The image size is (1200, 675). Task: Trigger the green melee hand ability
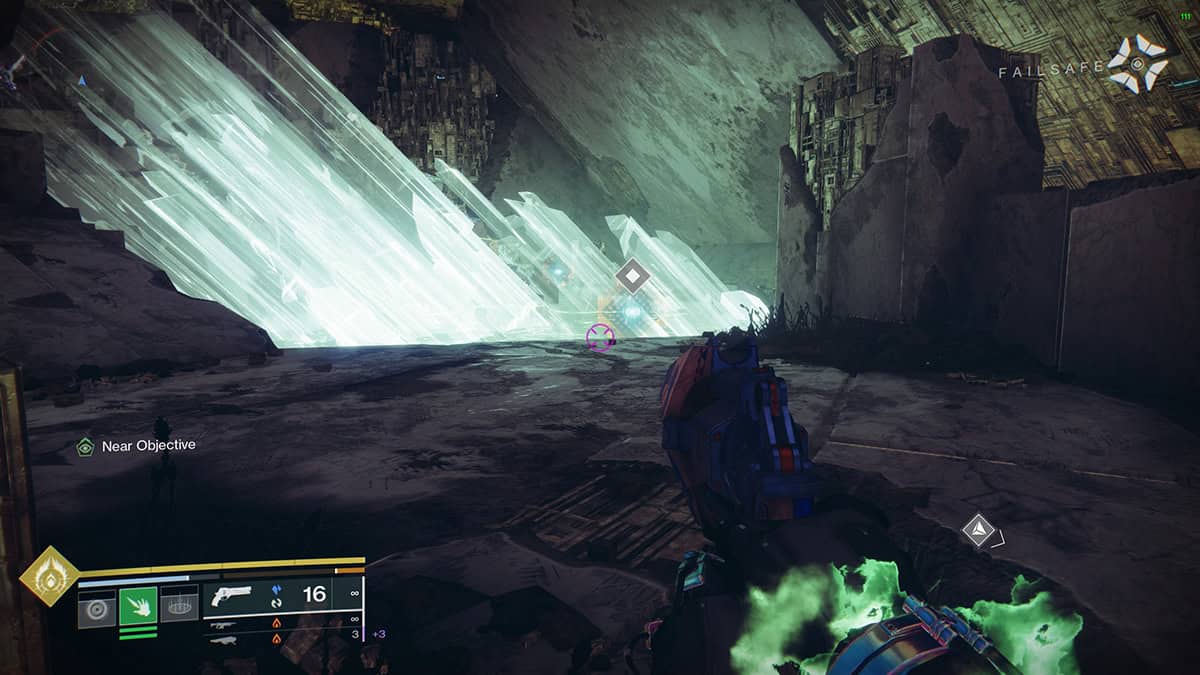pos(138,605)
